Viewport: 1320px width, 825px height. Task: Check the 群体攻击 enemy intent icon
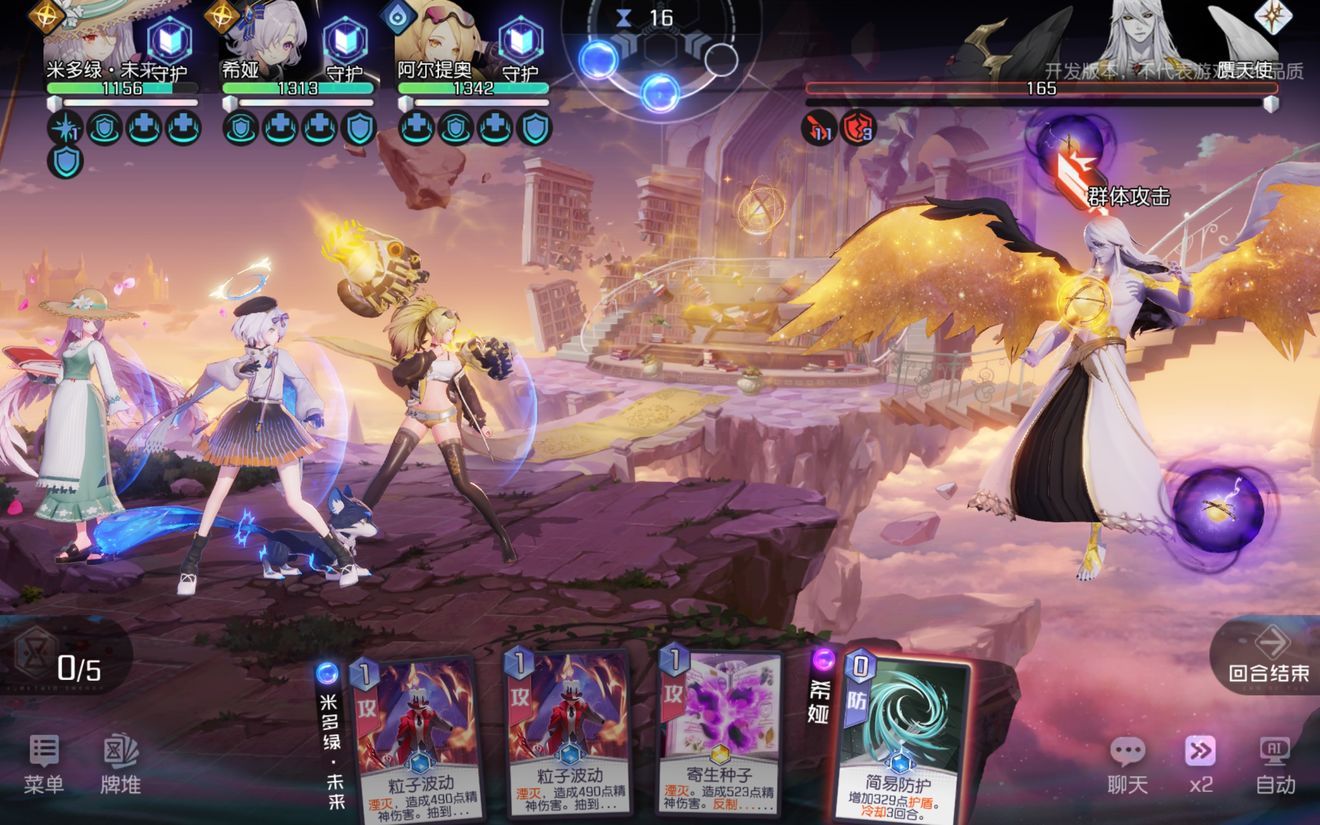click(x=1070, y=150)
